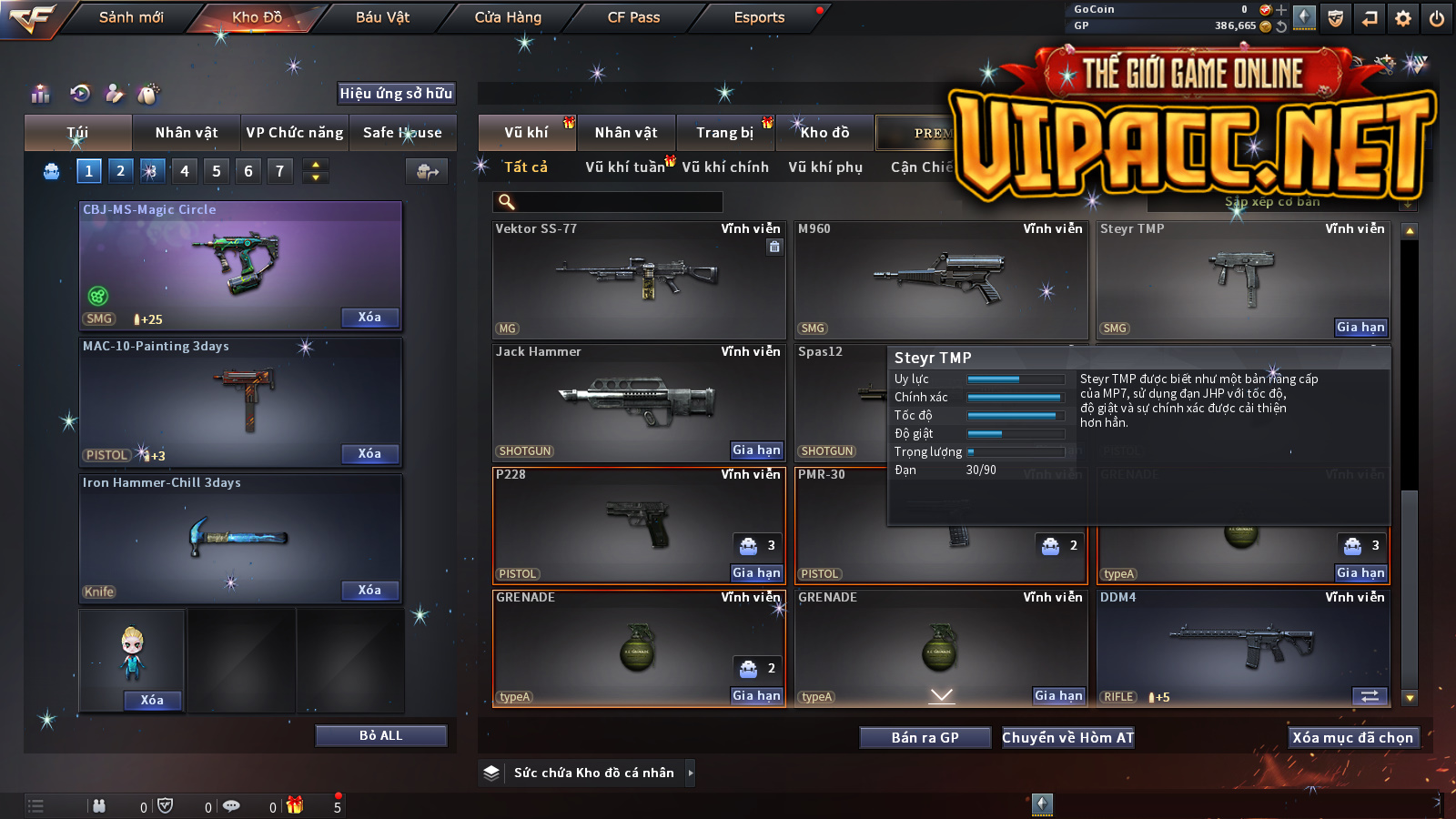Open the Safe House tab
This screenshot has width=1456, height=819.
(x=402, y=133)
